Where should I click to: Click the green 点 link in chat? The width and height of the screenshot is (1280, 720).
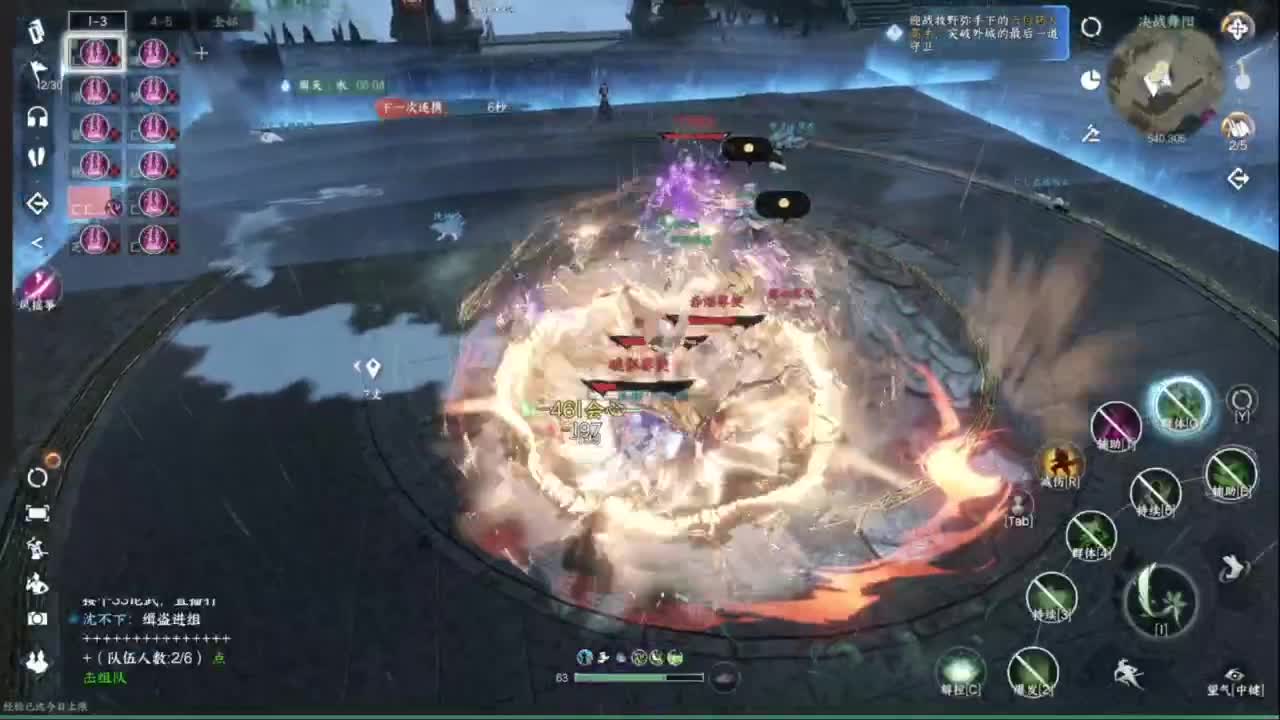(219, 658)
